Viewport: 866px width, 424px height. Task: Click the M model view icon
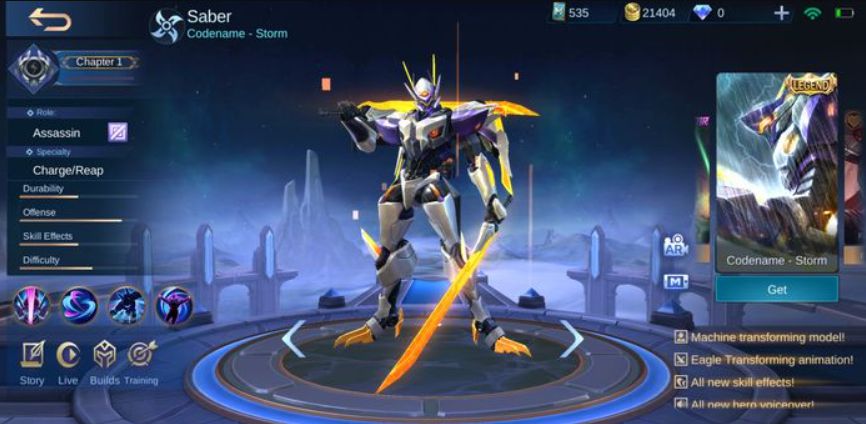click(675, 281)
